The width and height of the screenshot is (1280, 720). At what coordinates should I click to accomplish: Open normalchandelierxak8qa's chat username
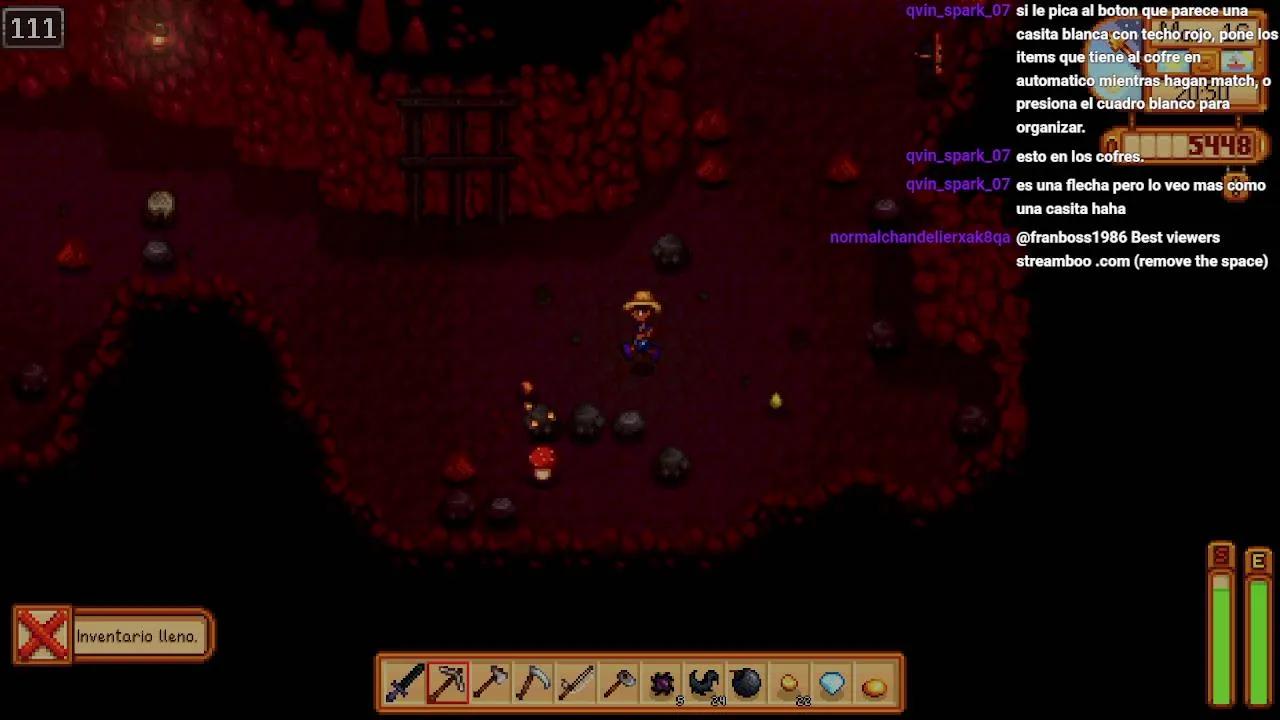coord(919,238)
